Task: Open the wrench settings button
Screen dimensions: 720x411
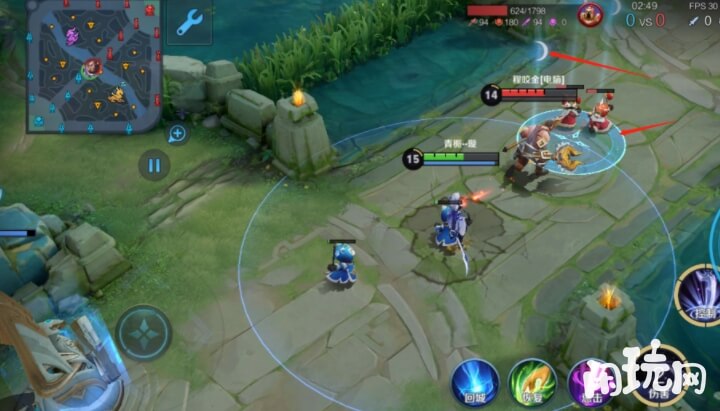Action: tap(190, 23)
